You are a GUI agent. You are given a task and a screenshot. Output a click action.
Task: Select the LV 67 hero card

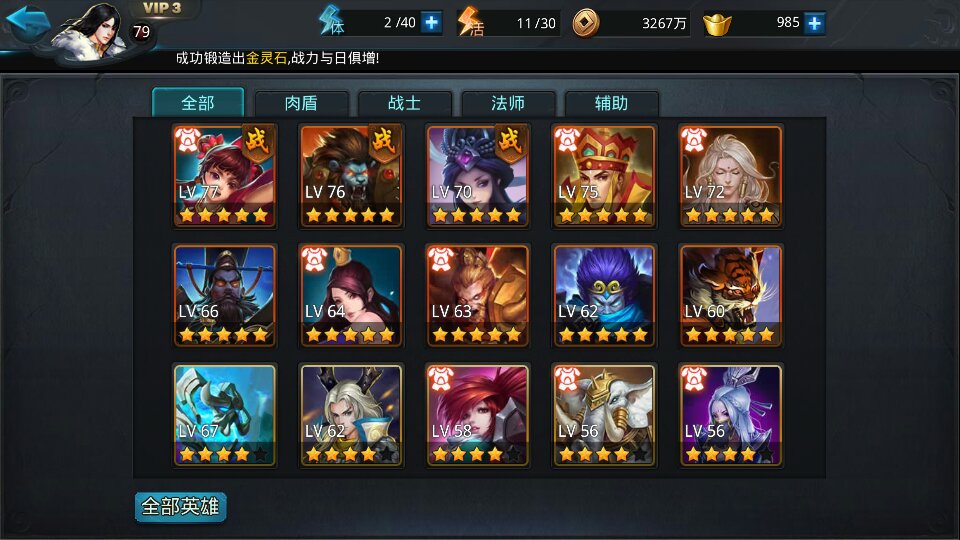pos(225,416)
